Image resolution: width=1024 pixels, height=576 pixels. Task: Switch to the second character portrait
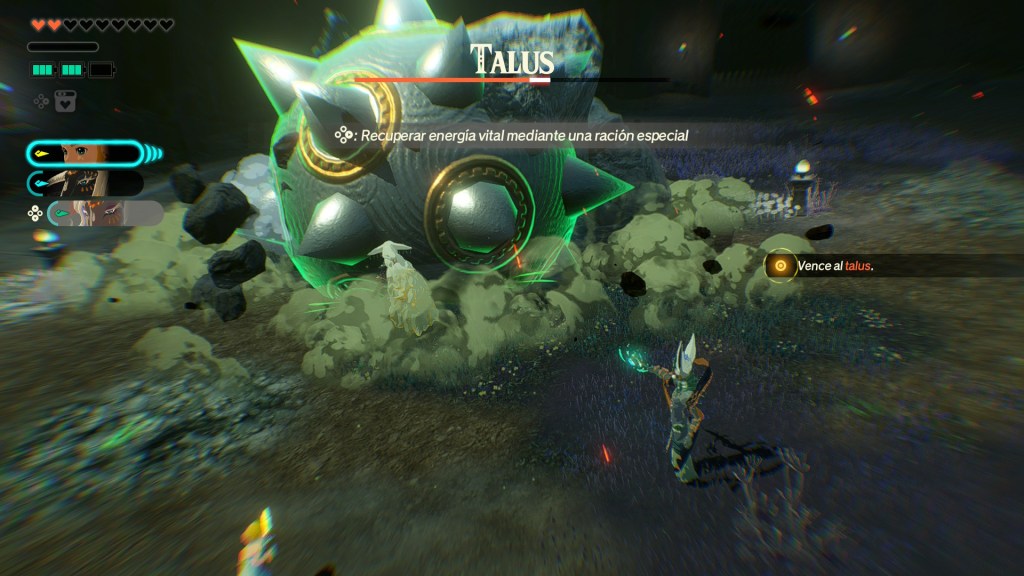87,183
